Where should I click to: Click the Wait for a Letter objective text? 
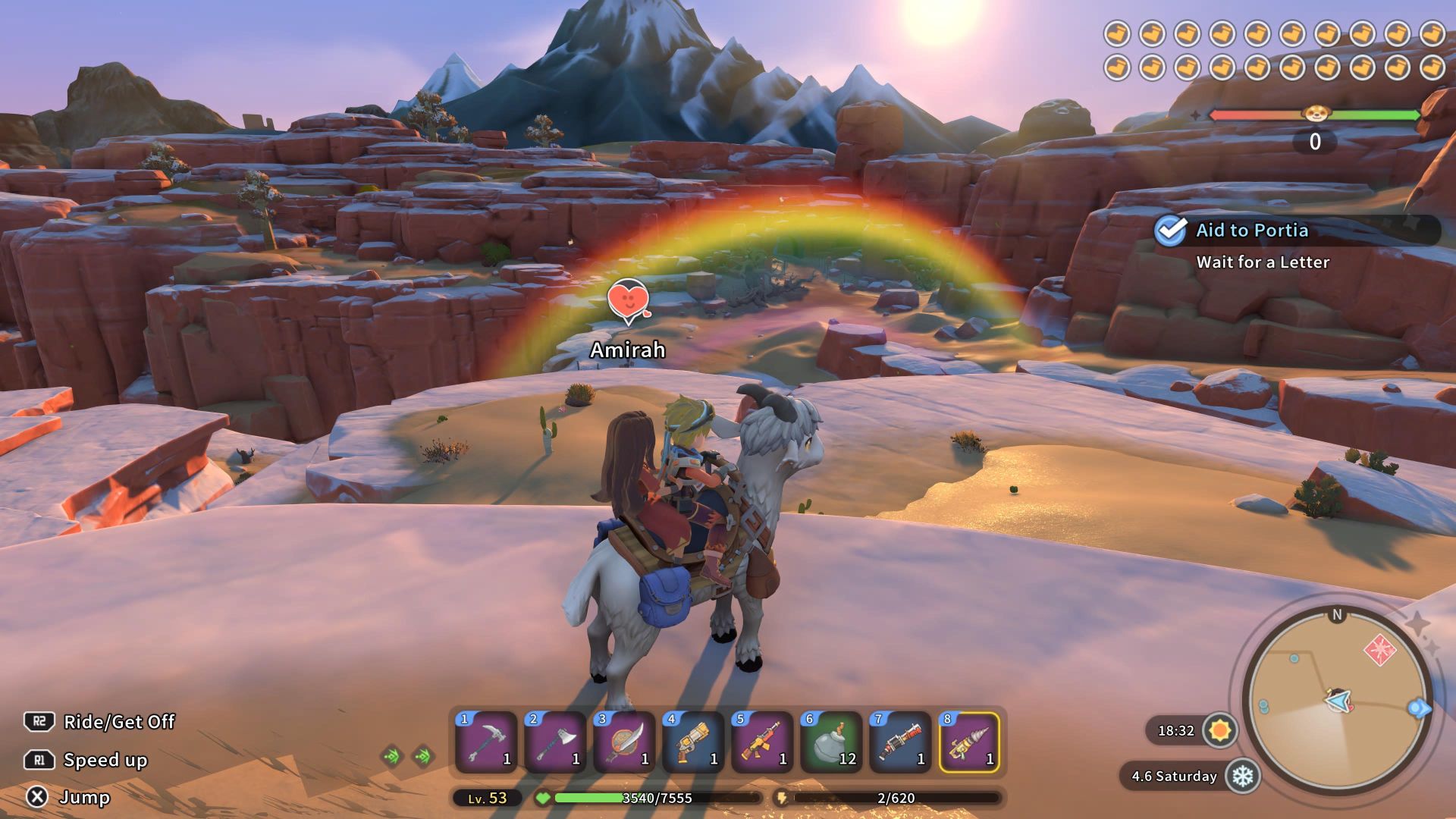[x=1263, y=262]
